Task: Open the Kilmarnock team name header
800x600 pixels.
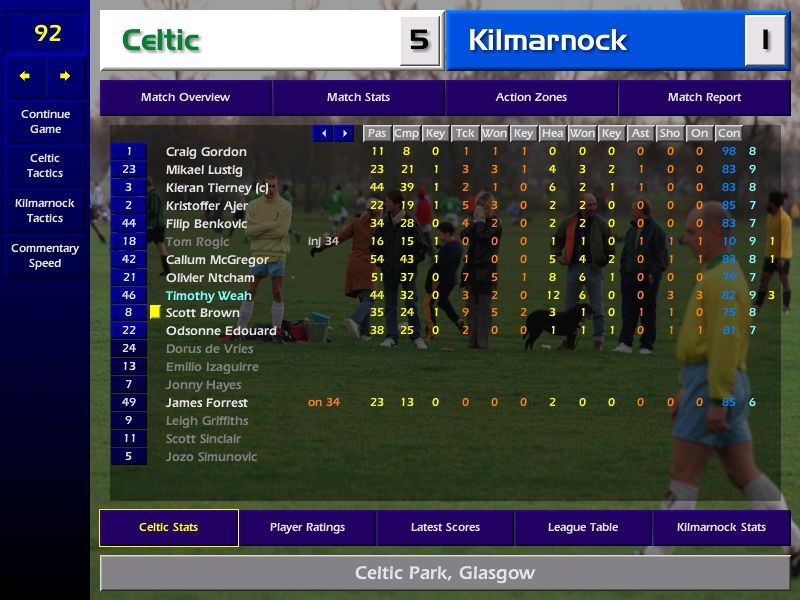Action: [x=547, y=40]
